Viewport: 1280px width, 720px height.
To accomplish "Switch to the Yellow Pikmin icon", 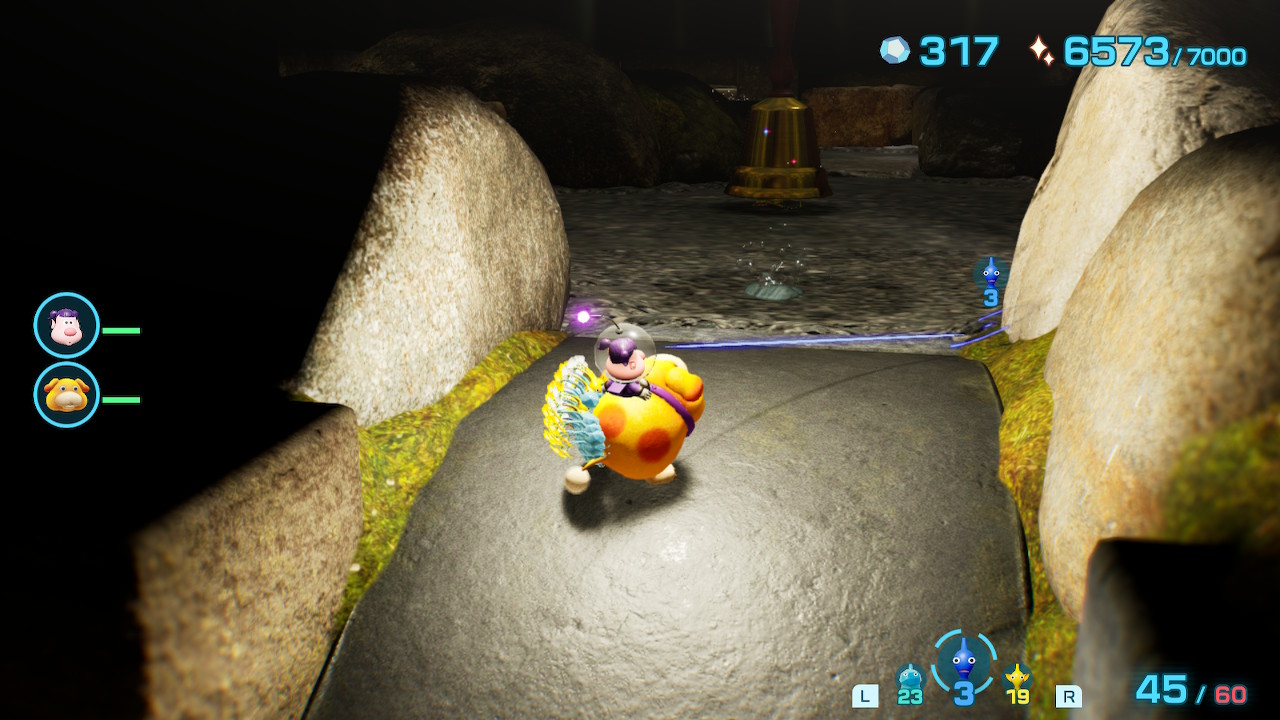I will click(1017, 679).
